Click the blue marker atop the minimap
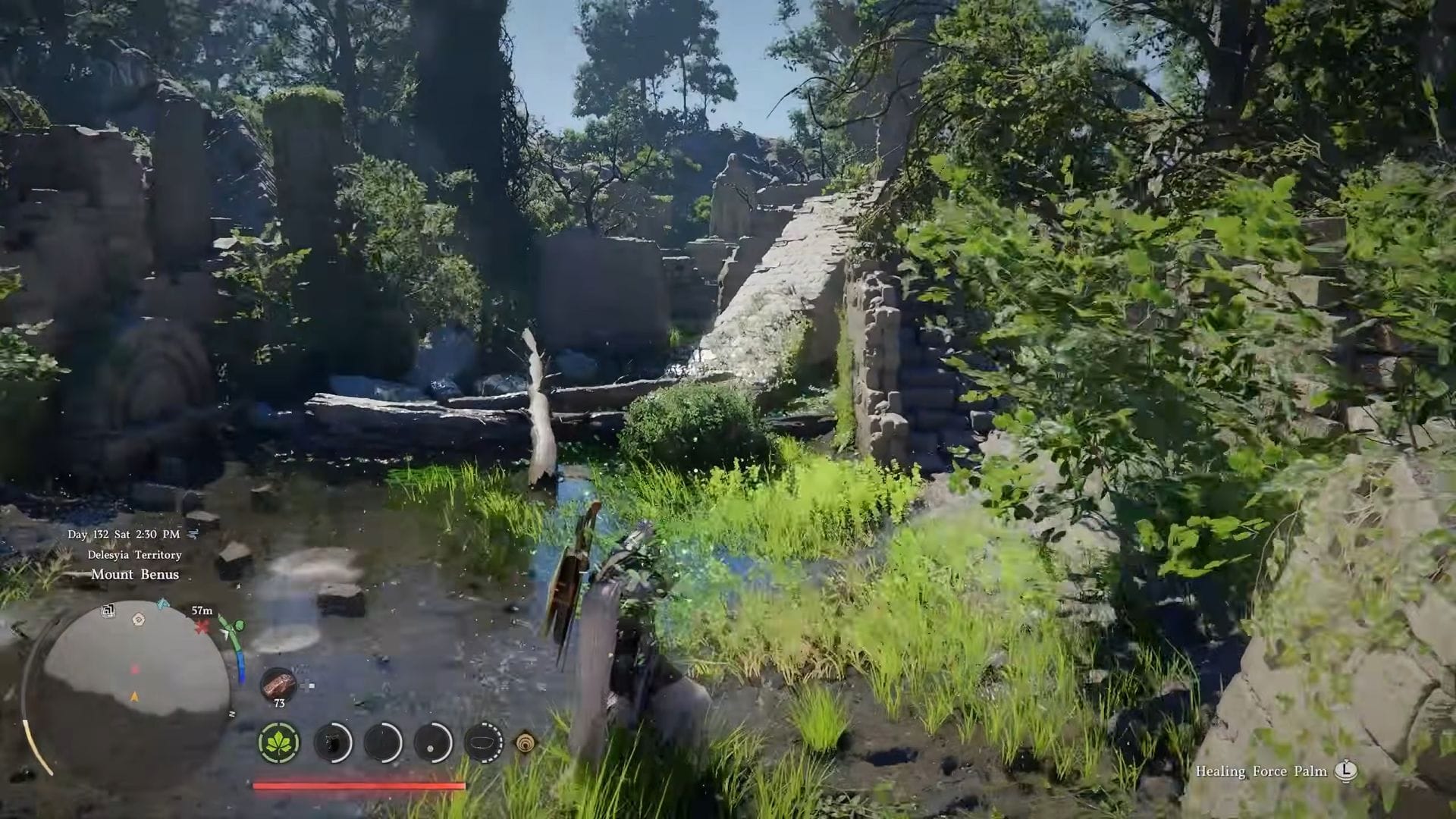 [x=163, y=604]
